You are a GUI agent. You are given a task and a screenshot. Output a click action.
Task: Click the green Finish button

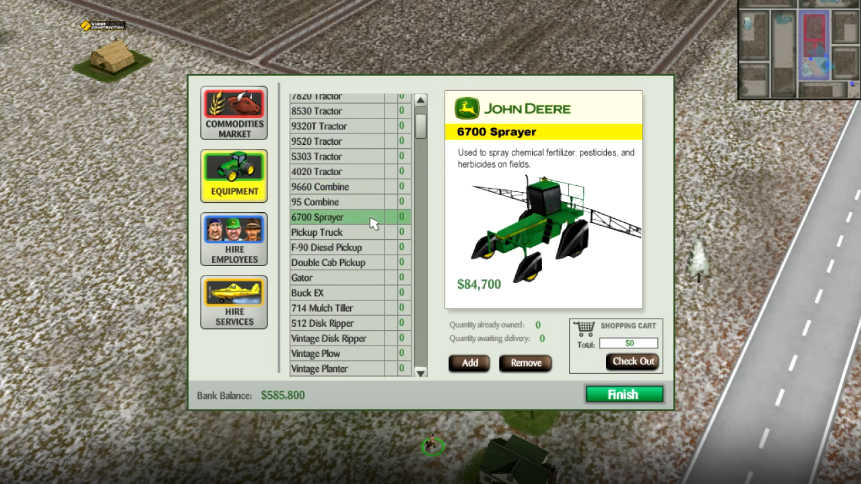pyautogui.click(x=623, y=394)
